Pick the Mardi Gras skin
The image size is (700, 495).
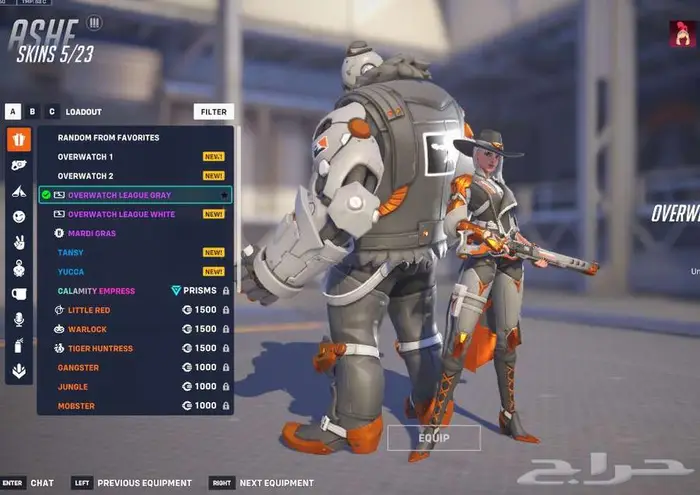pyautogui.click(x=92, y=233)
